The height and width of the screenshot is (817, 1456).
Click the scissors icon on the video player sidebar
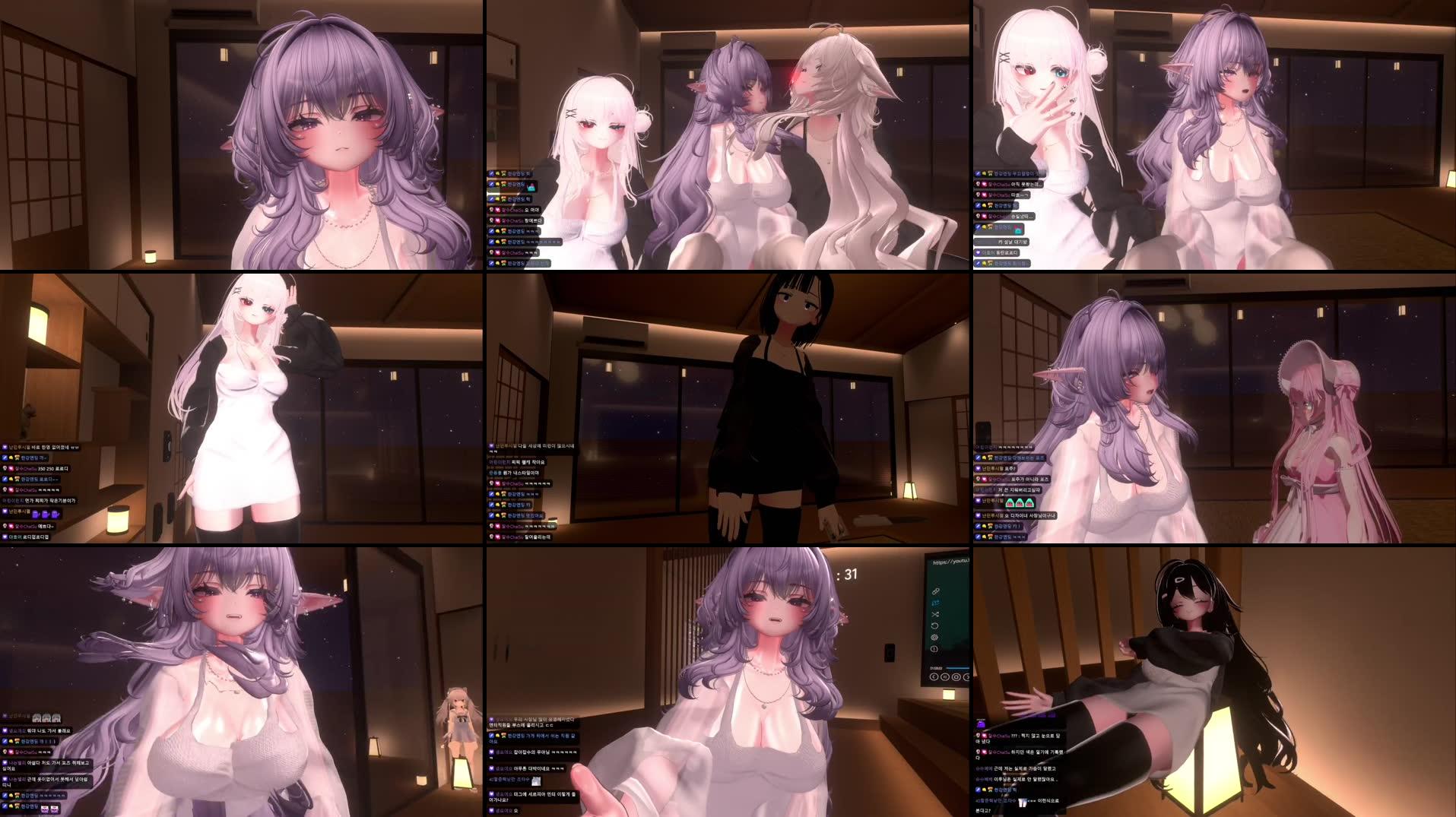click(935, 614)
